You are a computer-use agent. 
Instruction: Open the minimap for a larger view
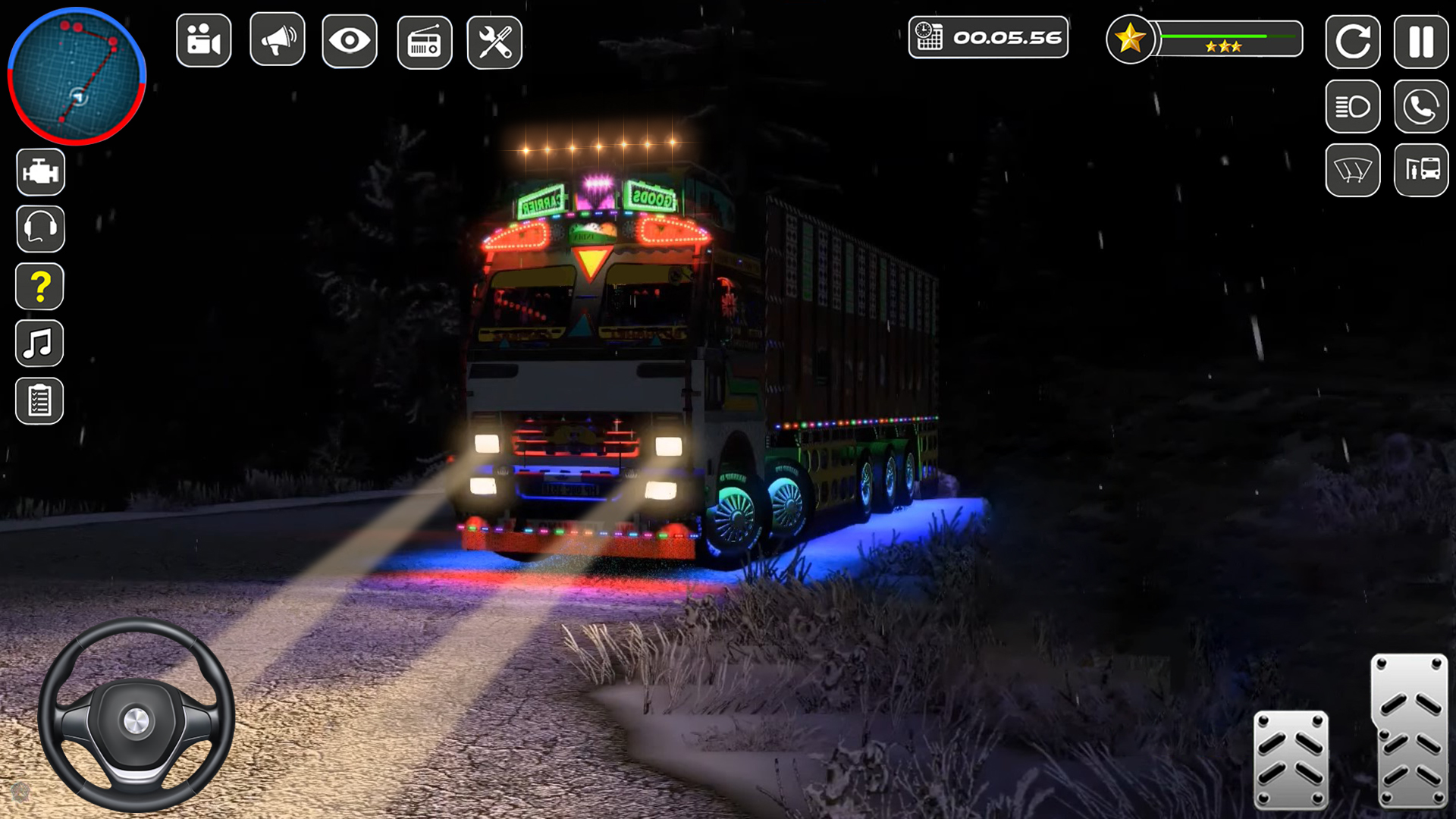point(75,76)
